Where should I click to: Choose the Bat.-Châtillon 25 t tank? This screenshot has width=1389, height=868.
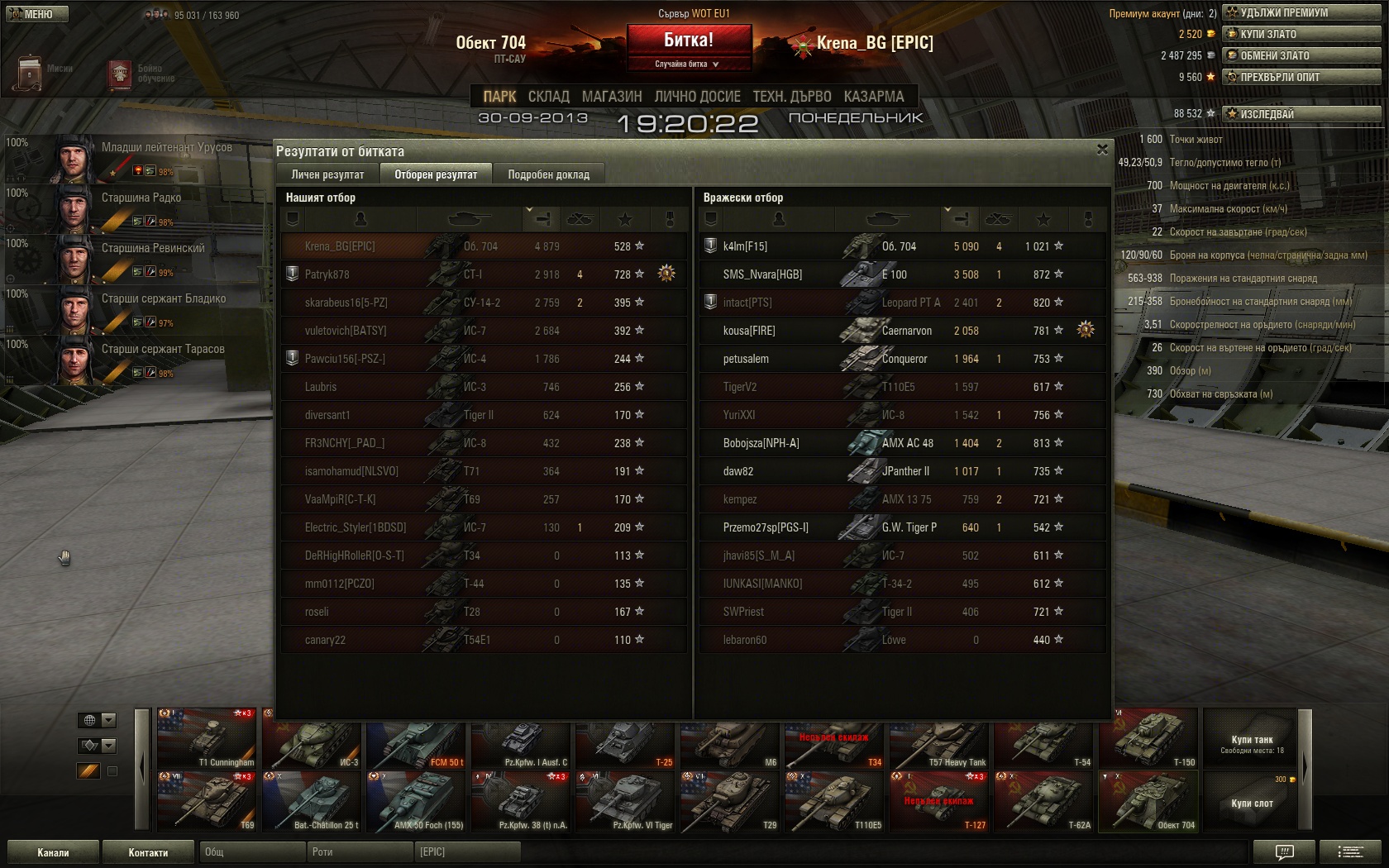click(x=312, y=802)
